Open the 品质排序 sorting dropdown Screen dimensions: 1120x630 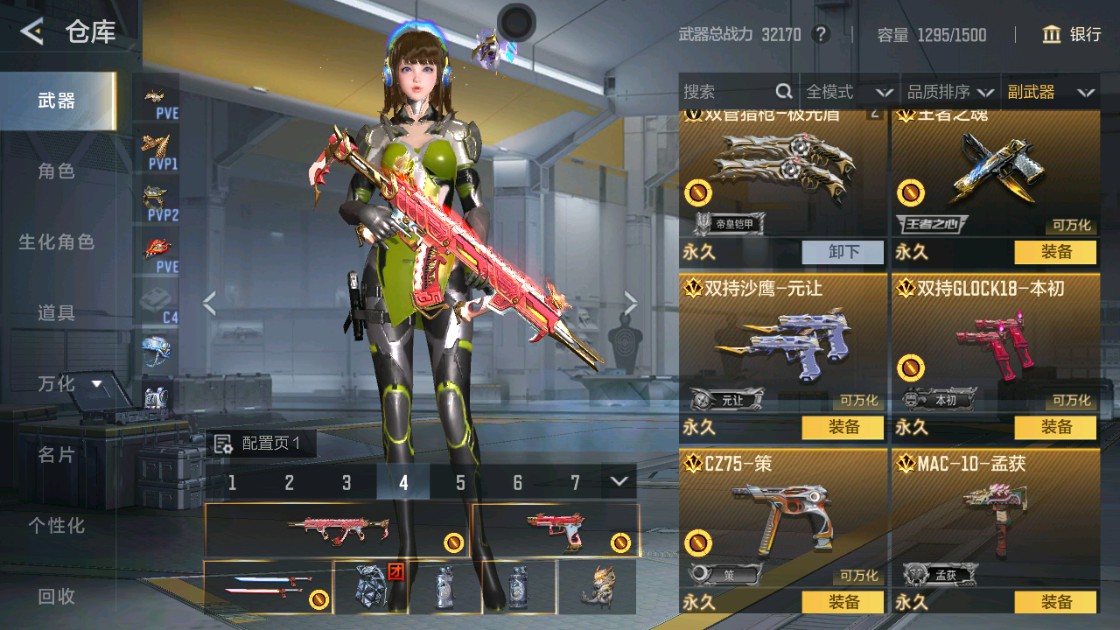[x=950, y=92]
